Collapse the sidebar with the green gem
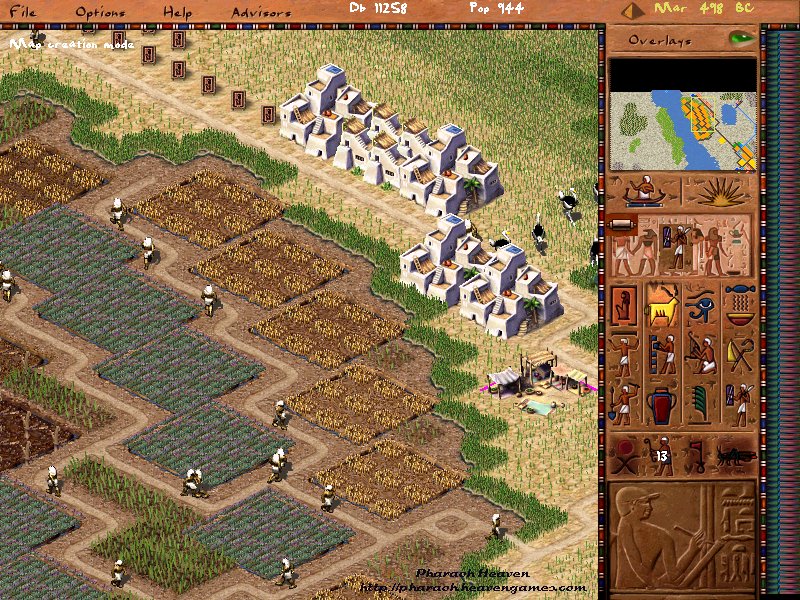Viewport: 800px width, 600px height. pos(741,39)
